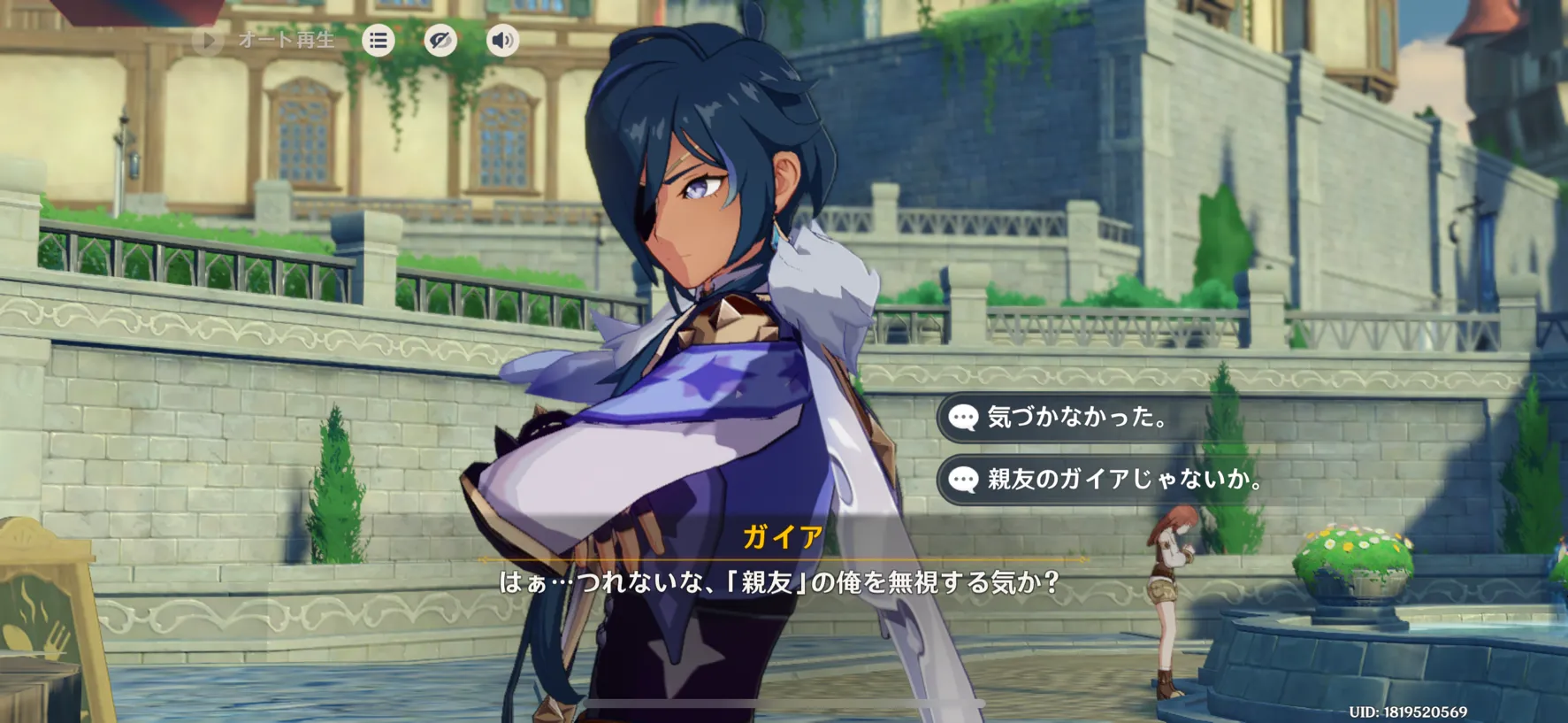
Task: Toggle the voice speaker icon
Action: coord(502,41)
